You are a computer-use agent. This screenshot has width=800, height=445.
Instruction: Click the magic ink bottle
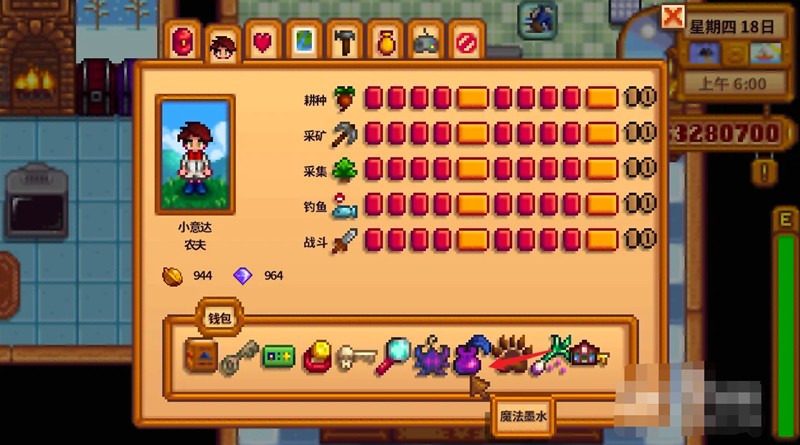coord(469,355)
